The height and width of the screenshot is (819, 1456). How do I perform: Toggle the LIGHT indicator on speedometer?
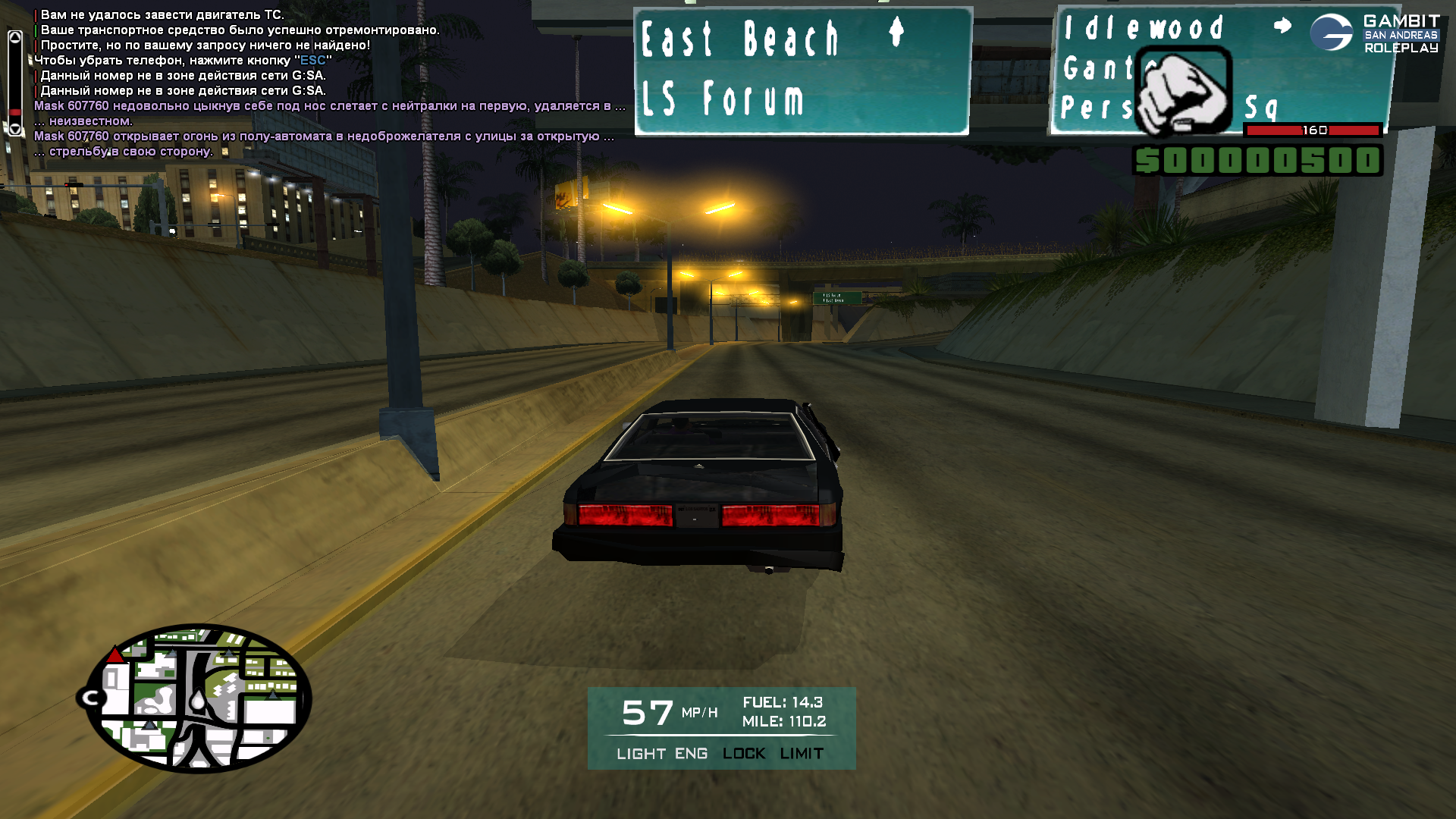click(x=641, y=754)
